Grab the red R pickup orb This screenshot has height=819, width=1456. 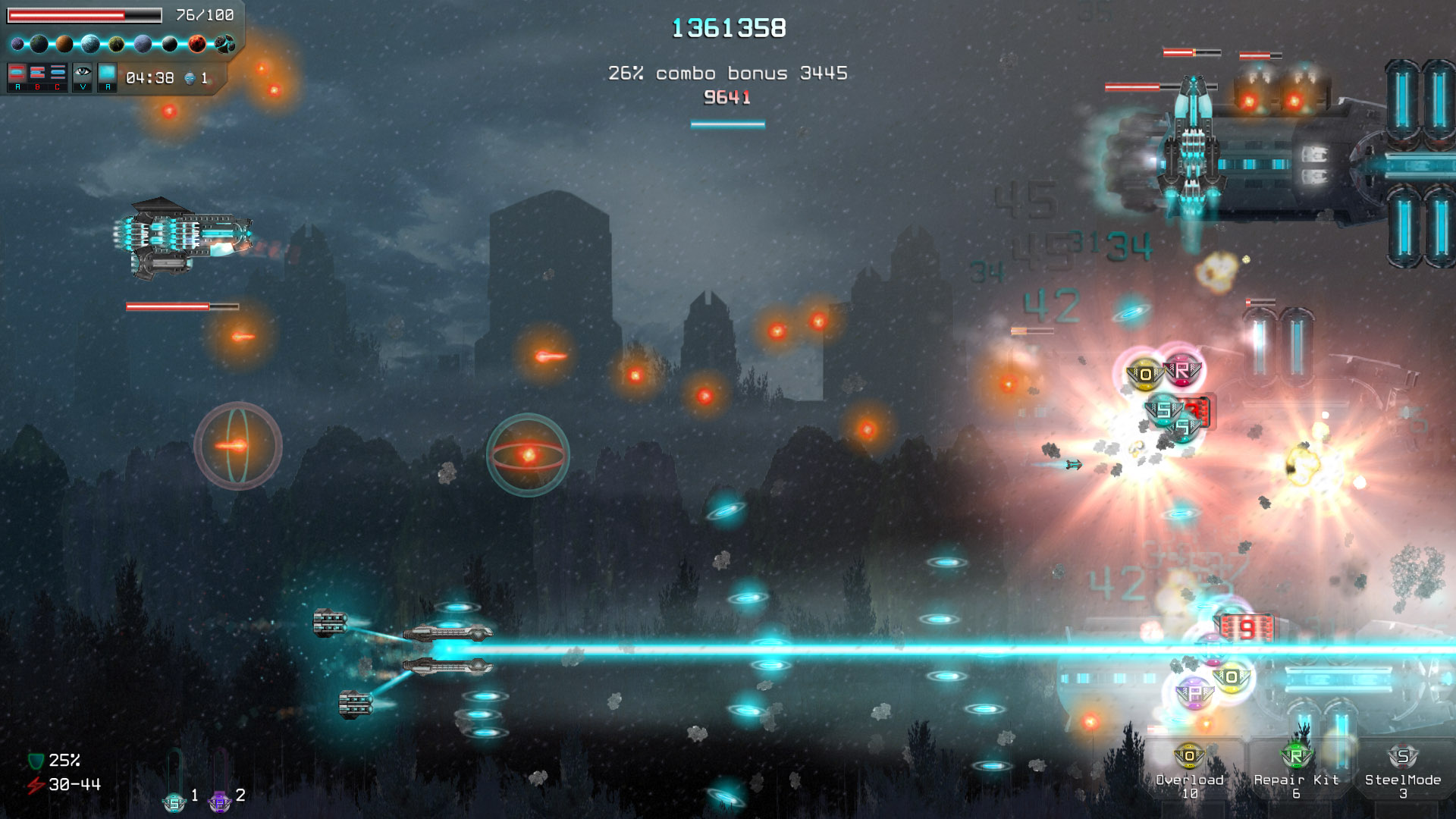pos(1184,371)
